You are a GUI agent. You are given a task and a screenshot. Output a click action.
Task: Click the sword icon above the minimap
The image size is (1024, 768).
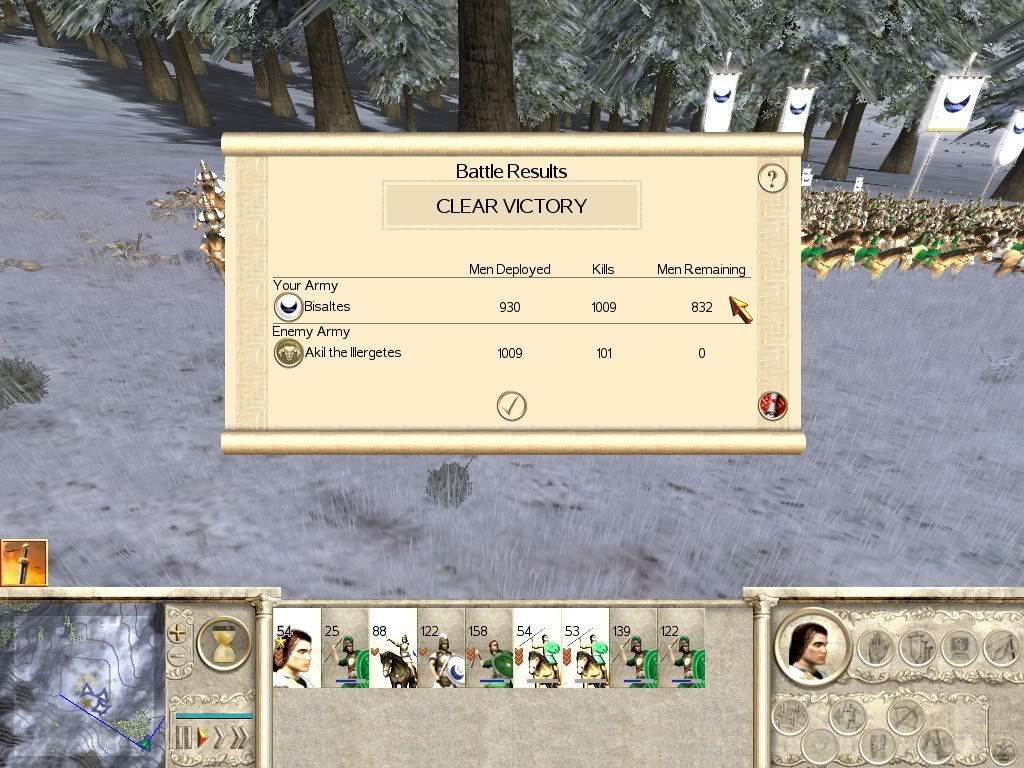click(24, 562)
